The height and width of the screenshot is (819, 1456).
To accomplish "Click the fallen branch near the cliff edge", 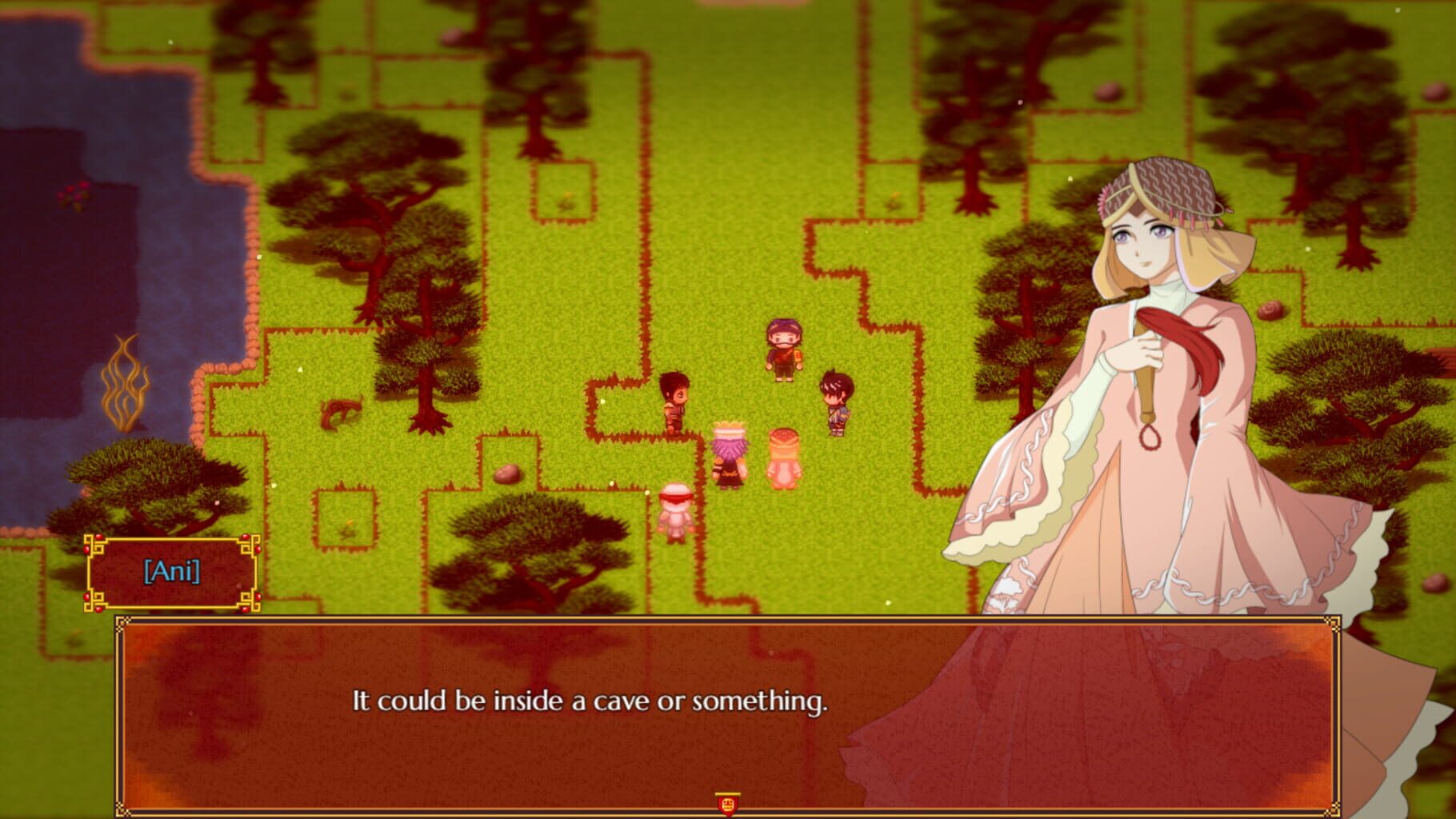I will click(340, 412).
